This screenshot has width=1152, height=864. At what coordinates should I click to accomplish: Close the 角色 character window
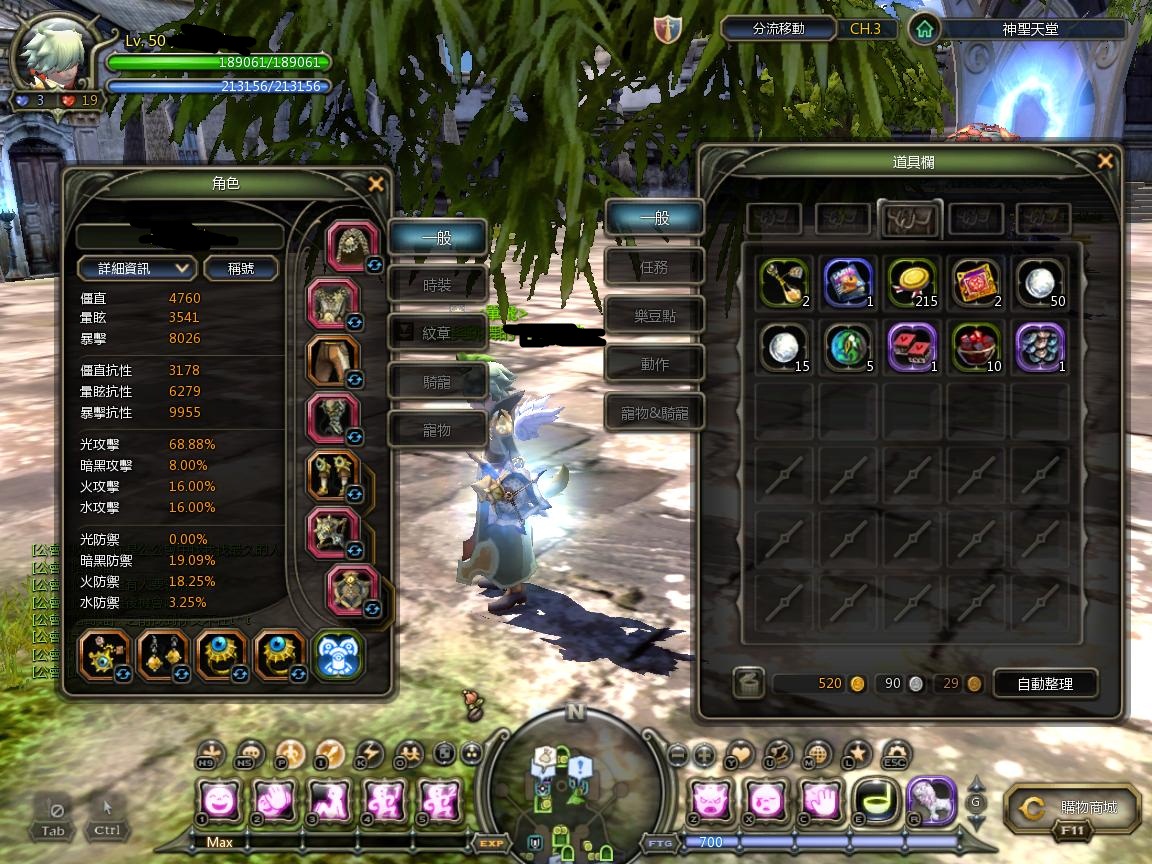pyautogui.click(x=376, y=184)
